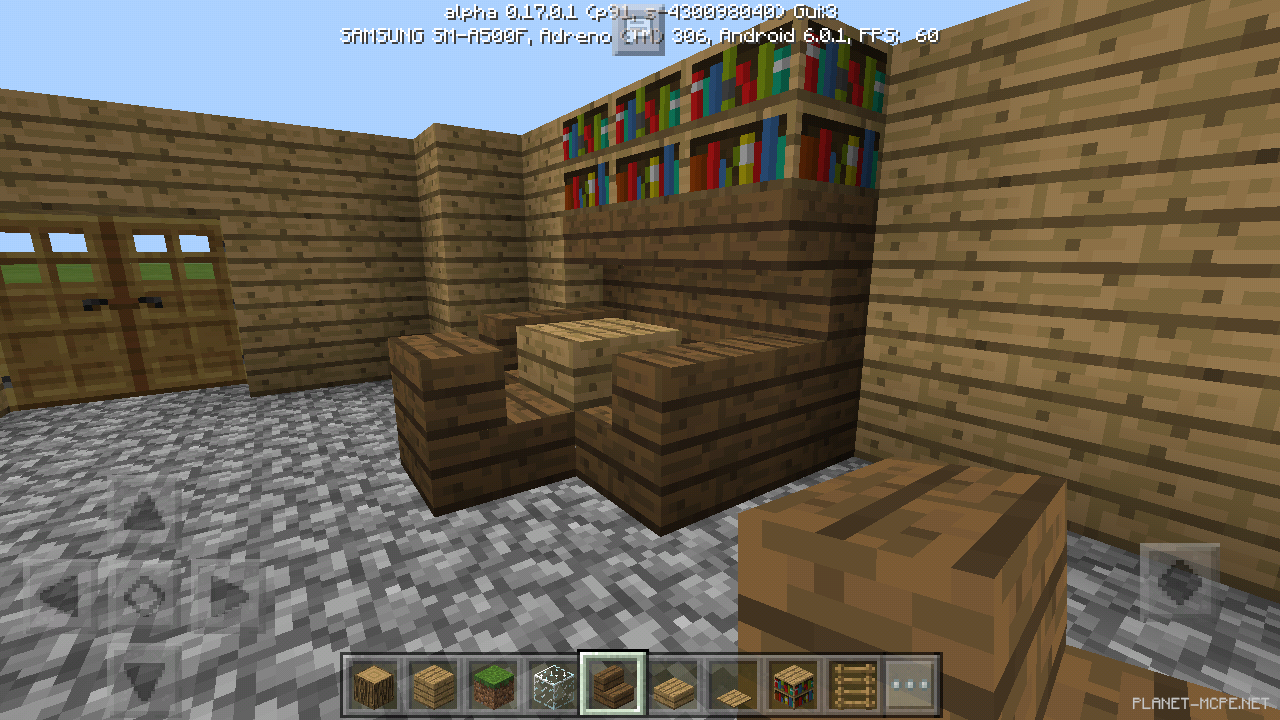Select the oak log in the hotbar

(x=375, y=683)
